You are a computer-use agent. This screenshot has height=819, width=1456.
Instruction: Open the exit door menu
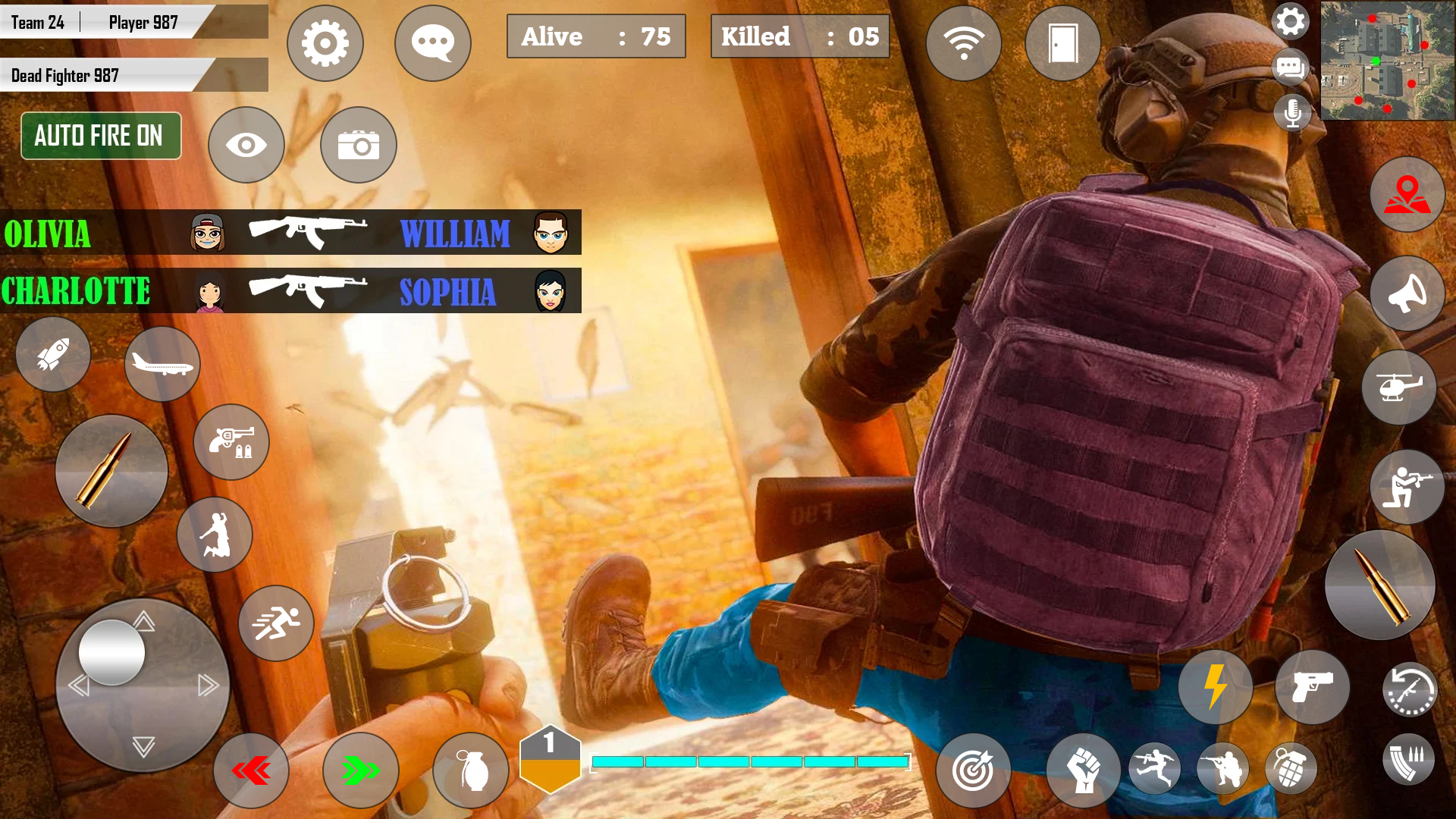pos(1062,43)
